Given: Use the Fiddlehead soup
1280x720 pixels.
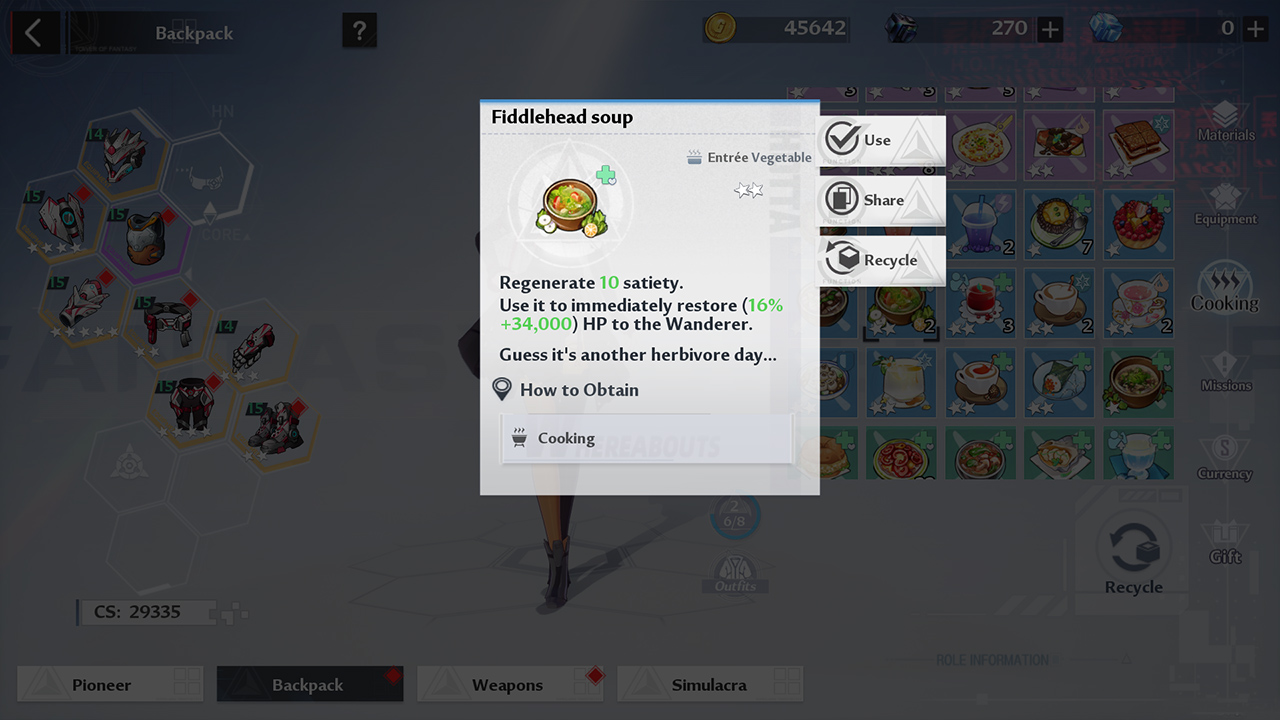Looking at the screenshot, I should pyautogui.click(x=880, y=140).
